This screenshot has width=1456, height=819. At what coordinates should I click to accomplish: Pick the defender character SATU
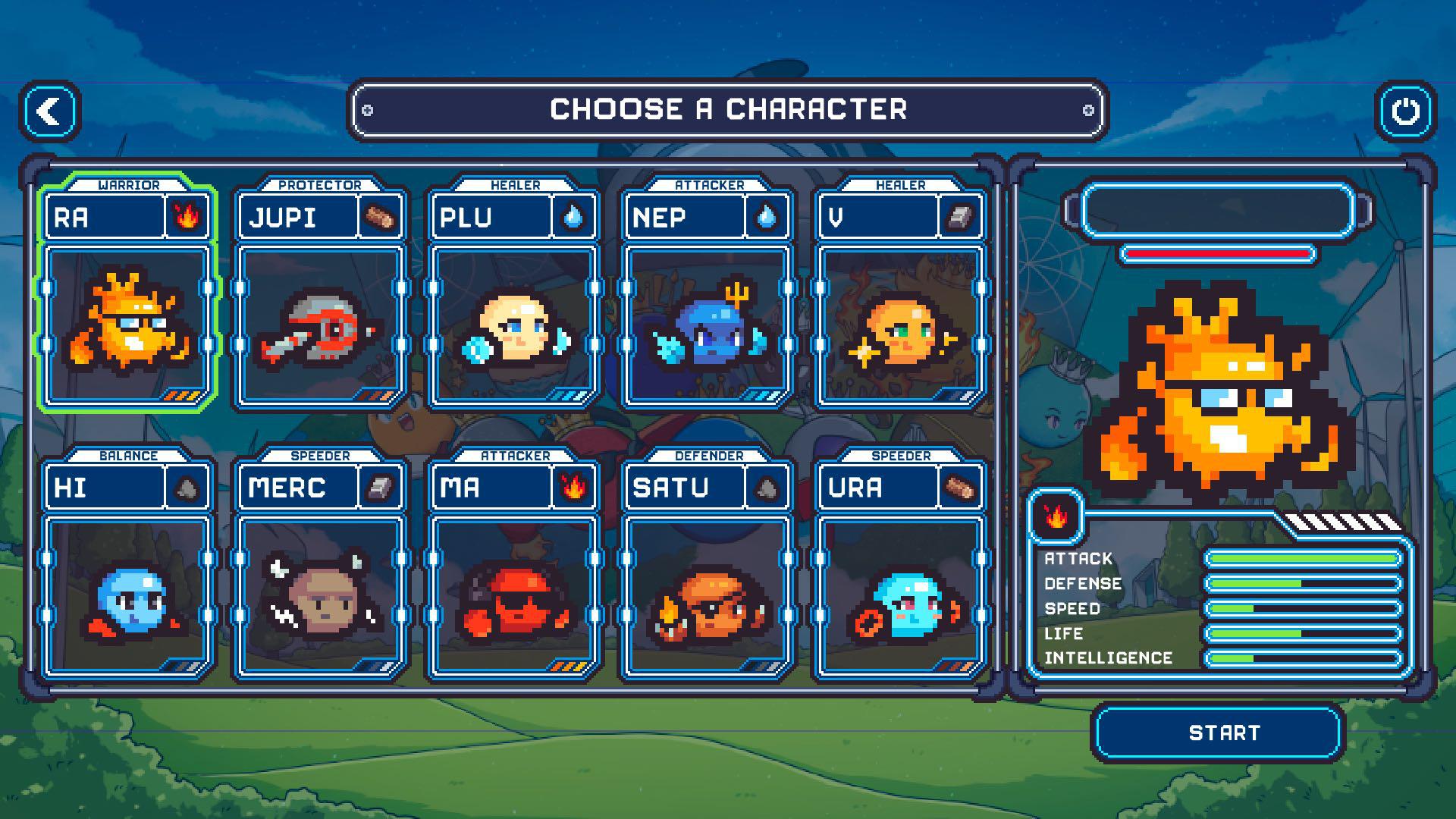point(707,595)
